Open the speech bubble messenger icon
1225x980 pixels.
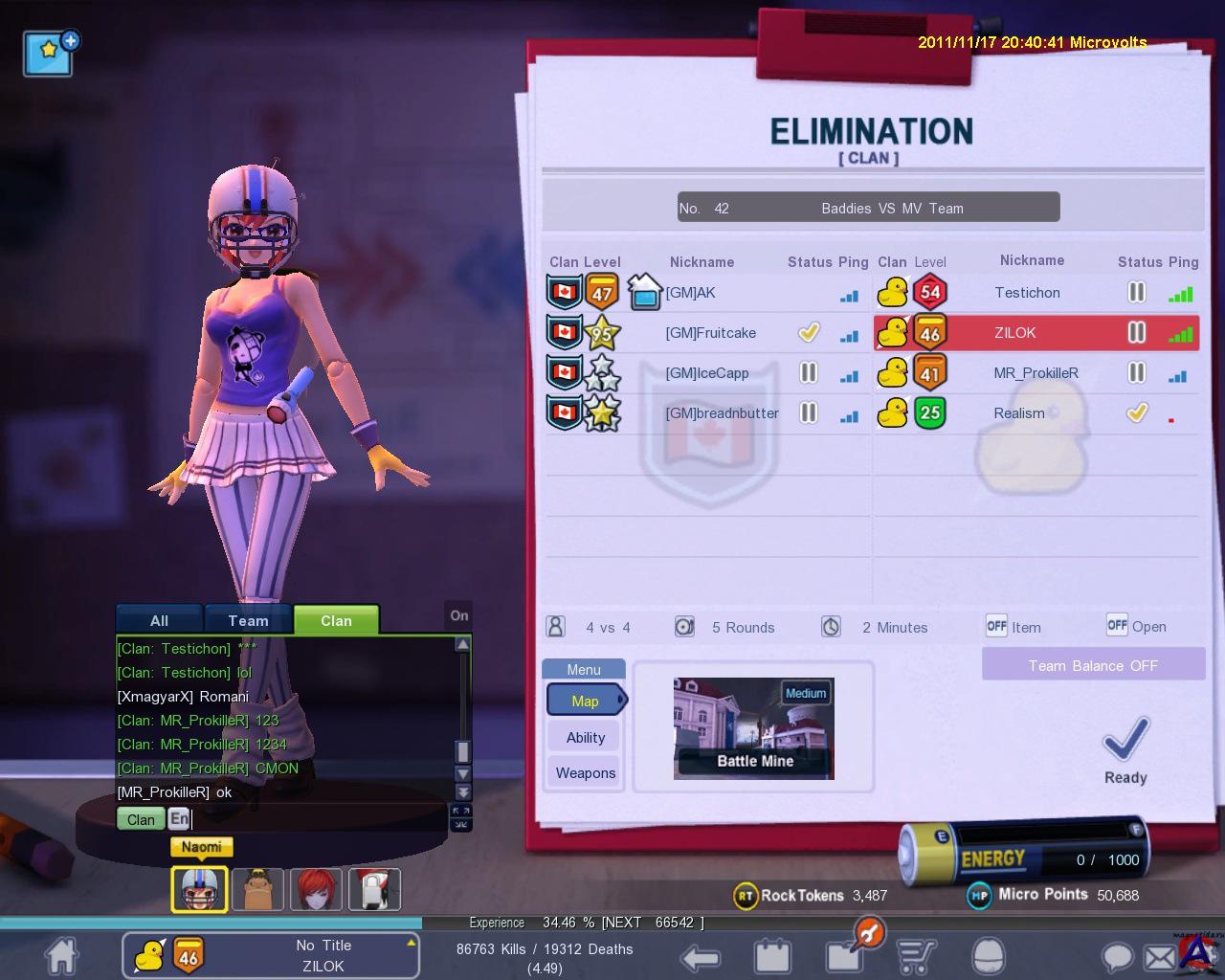1116,956
